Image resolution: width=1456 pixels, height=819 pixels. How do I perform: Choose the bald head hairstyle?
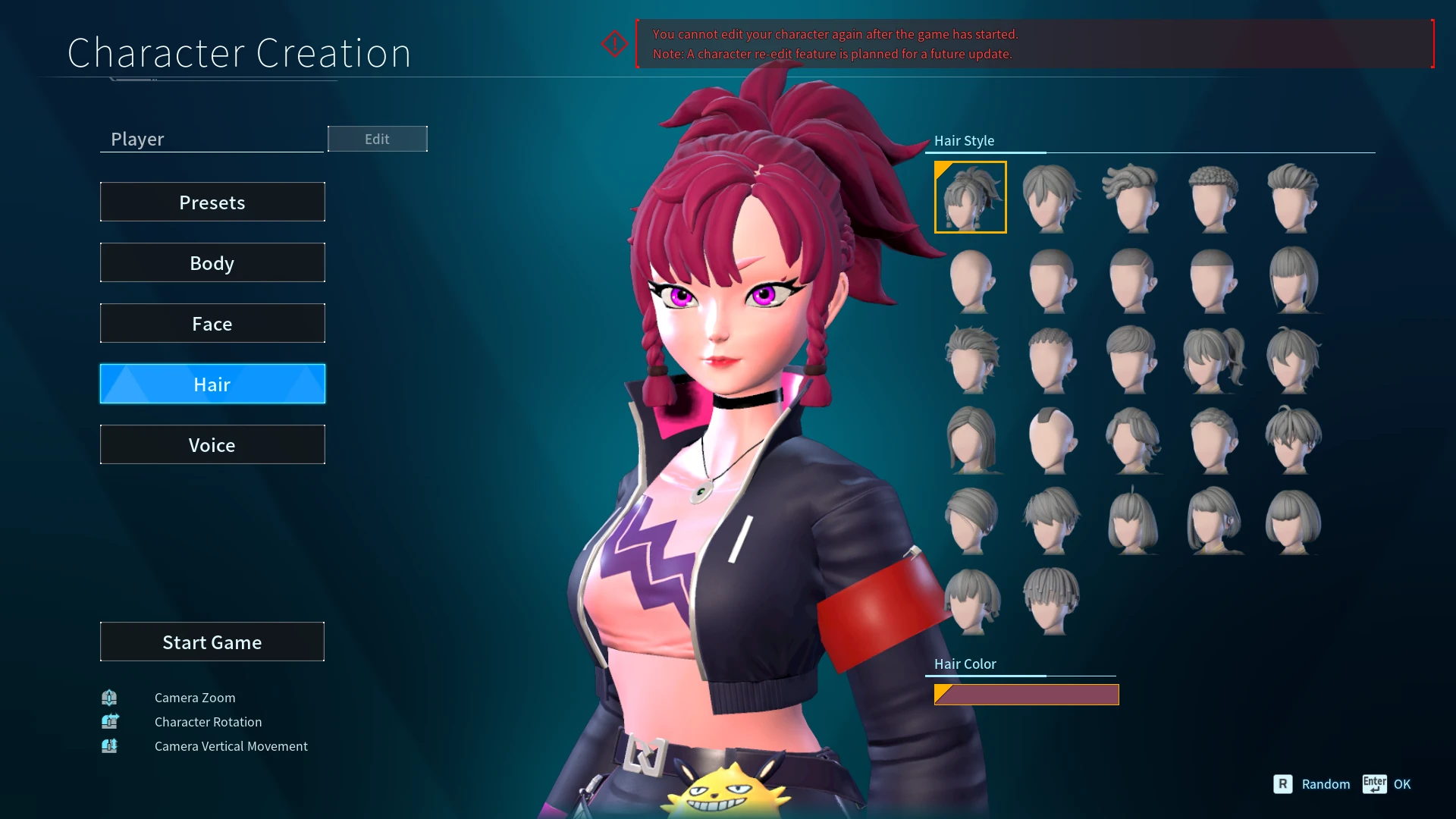(970, 279)
